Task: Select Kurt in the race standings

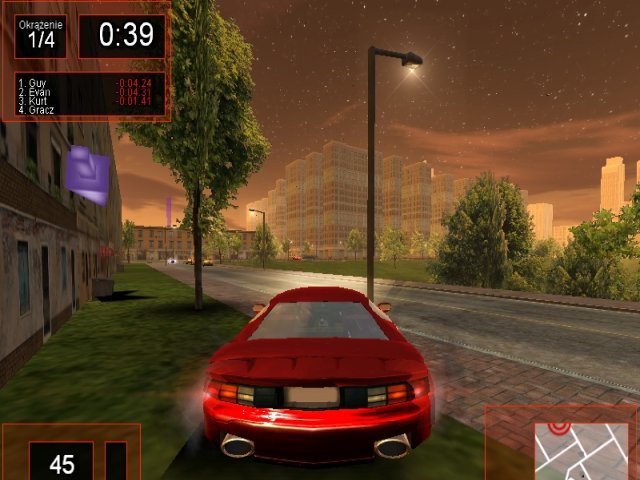Action: (39, 100)
